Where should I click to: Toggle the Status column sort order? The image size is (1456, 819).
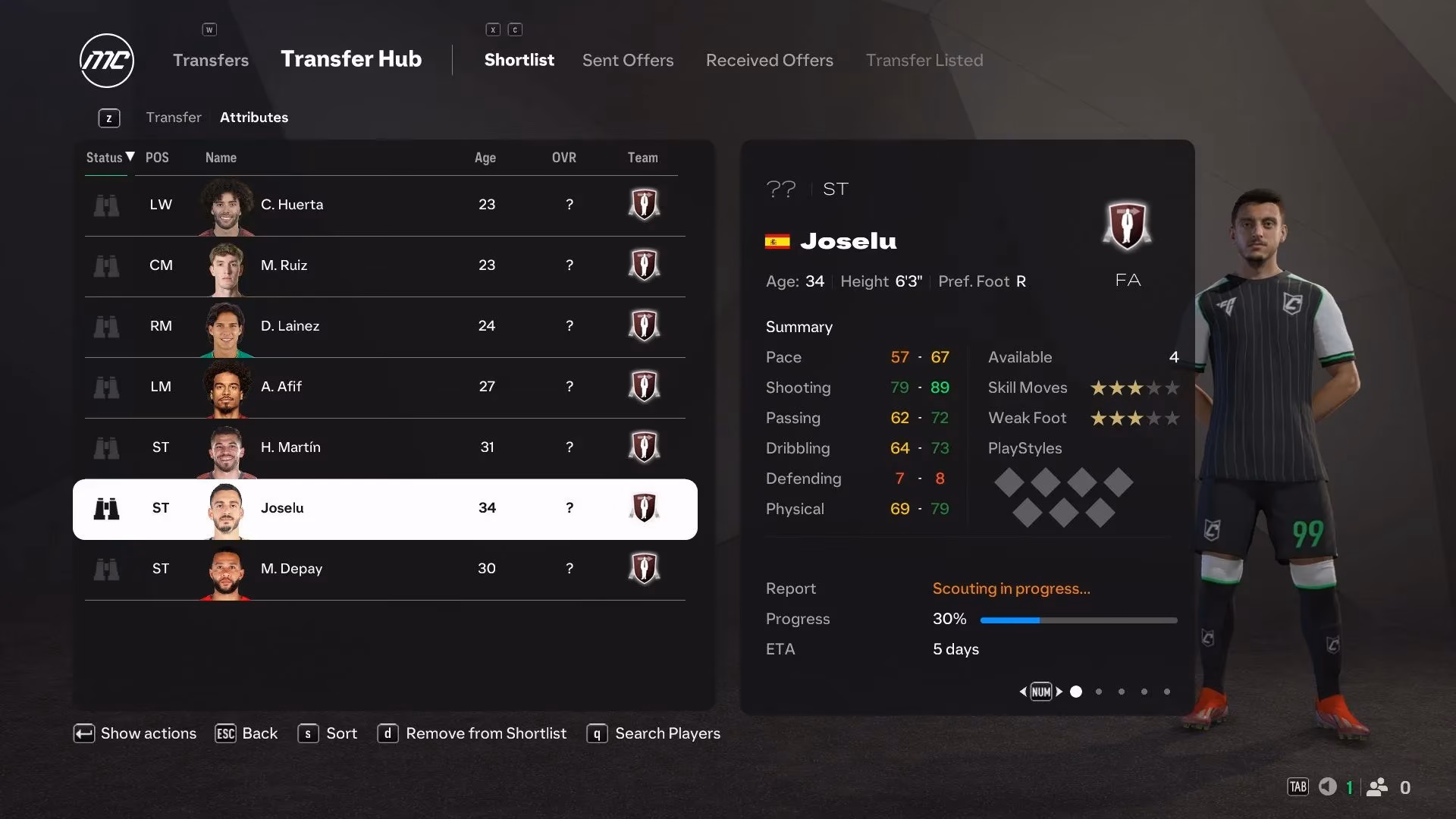[x=107, y=158]
